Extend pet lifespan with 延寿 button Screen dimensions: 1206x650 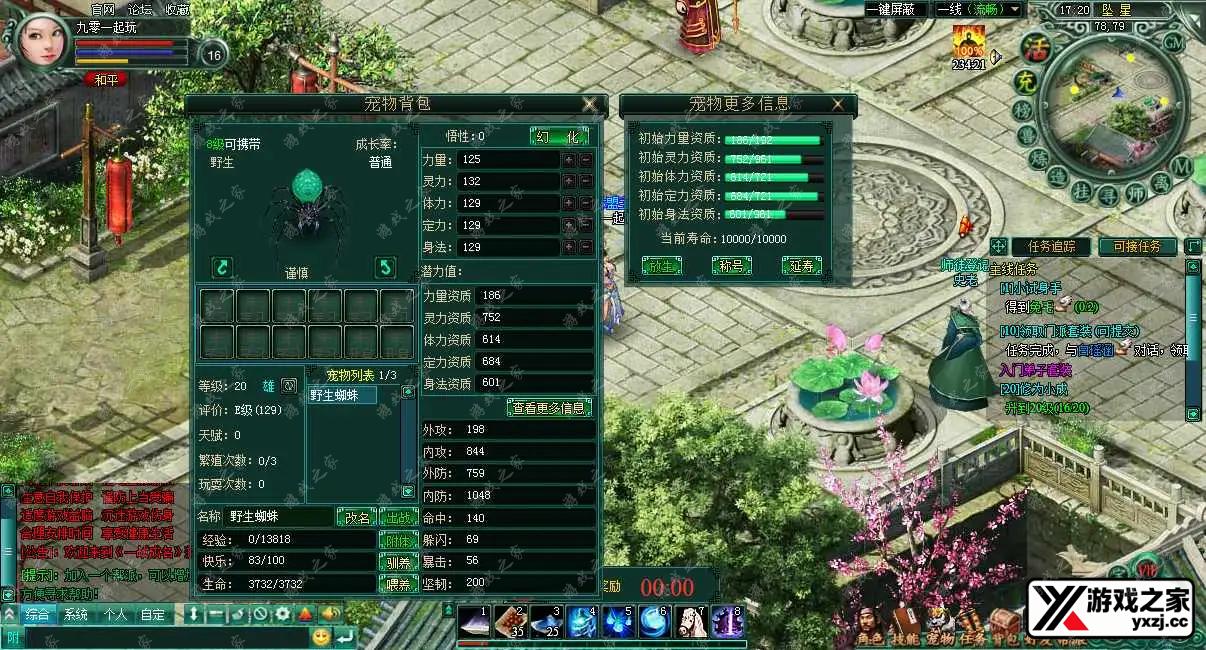tap(801, 266)
